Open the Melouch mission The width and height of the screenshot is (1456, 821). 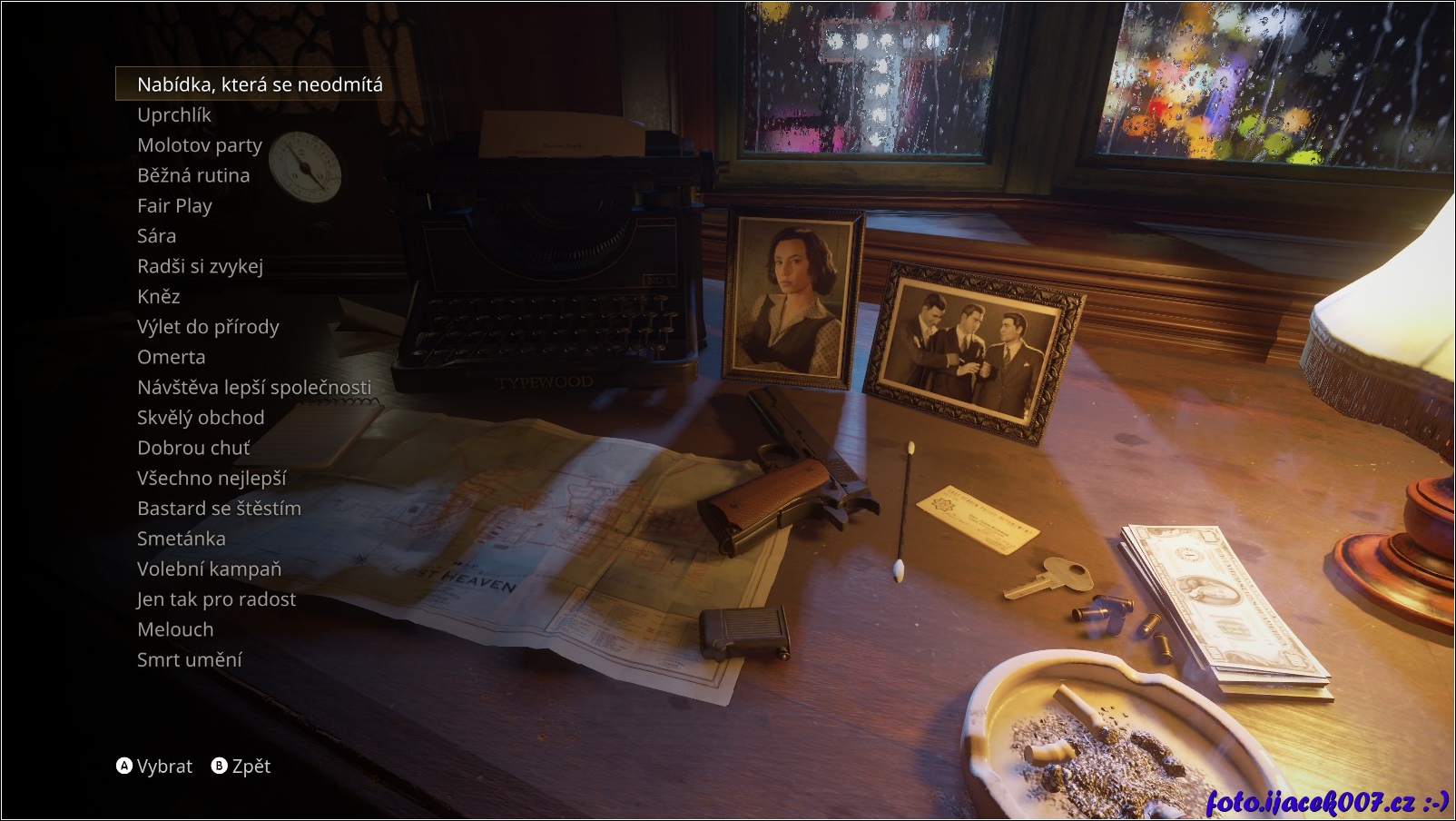(175, 629)
